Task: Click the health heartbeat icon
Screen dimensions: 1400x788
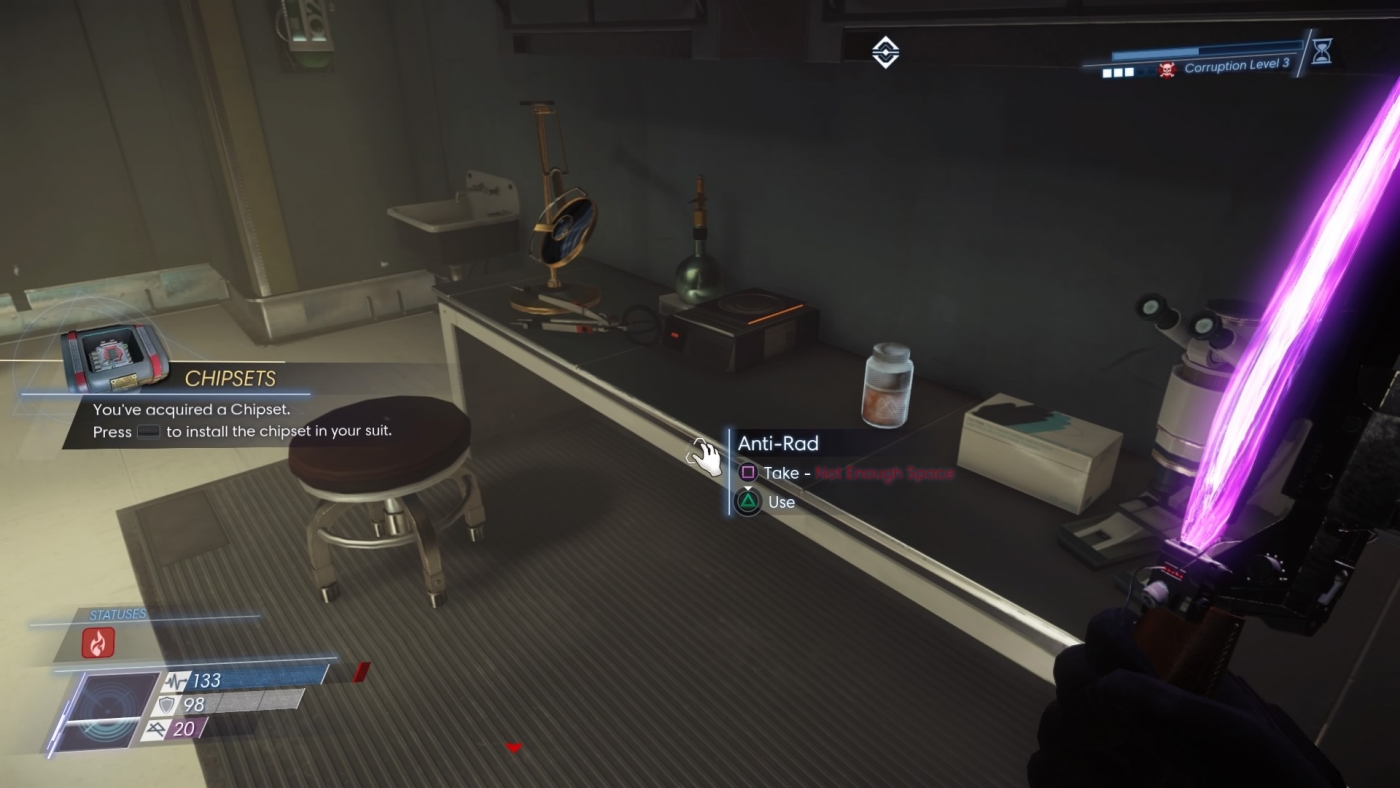Action: (177, 680)
